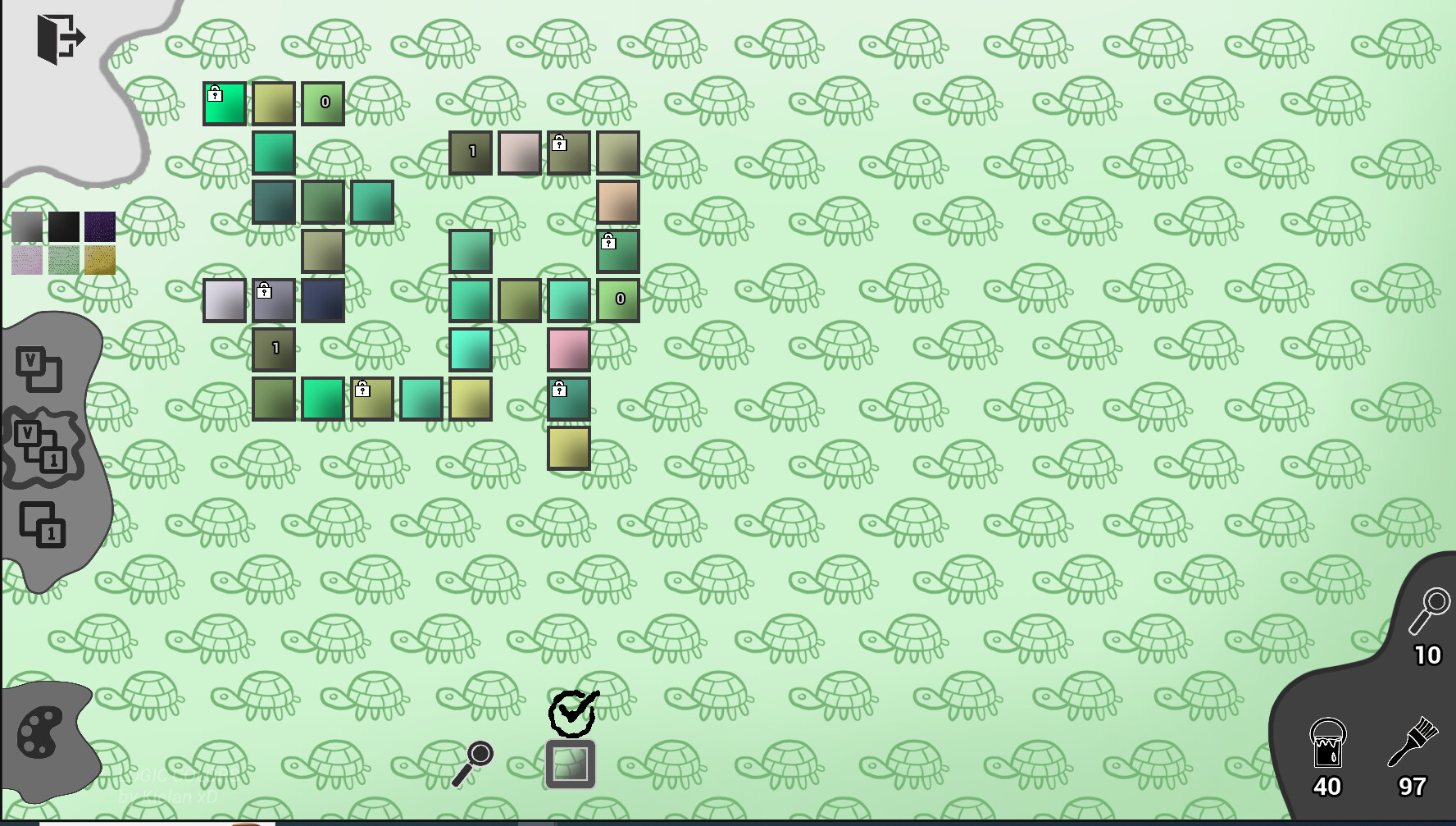The image size is (1456, 826).
Task: Click the gradient preview thumbnail at the bottom
Action: (x=571, y=764)
